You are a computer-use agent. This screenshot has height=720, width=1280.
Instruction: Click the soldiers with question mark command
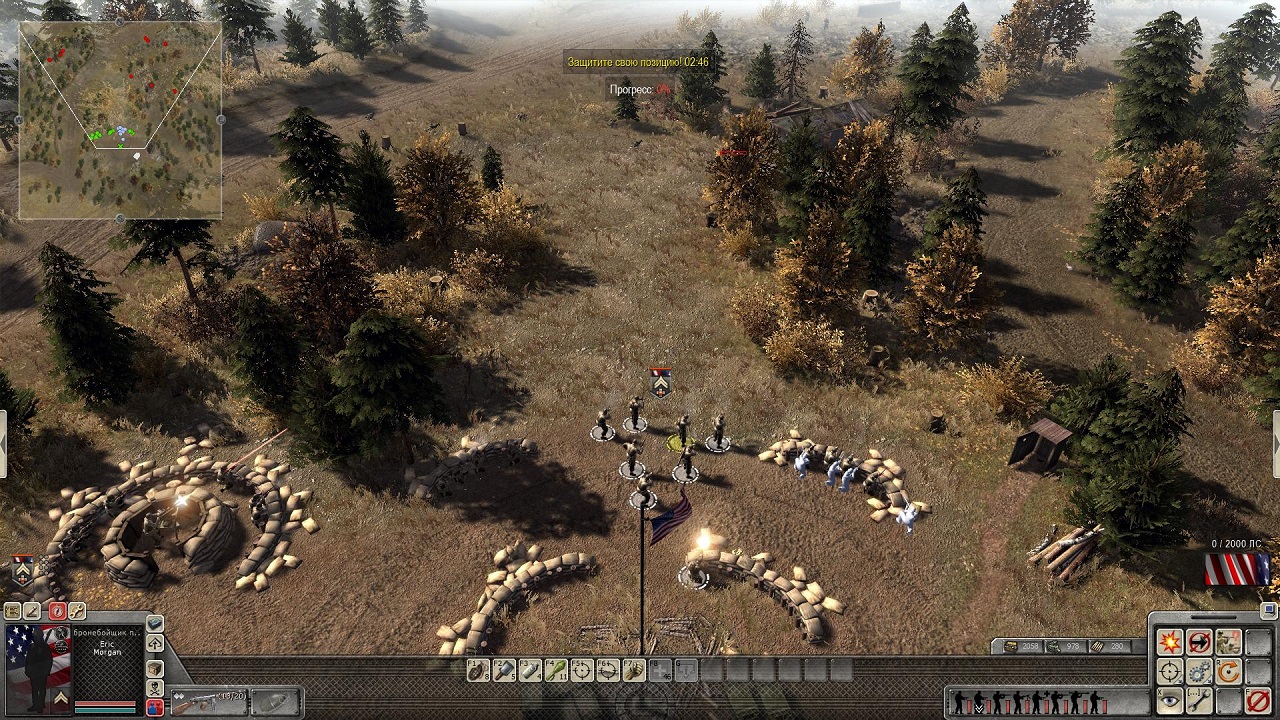coord(1229,642)
